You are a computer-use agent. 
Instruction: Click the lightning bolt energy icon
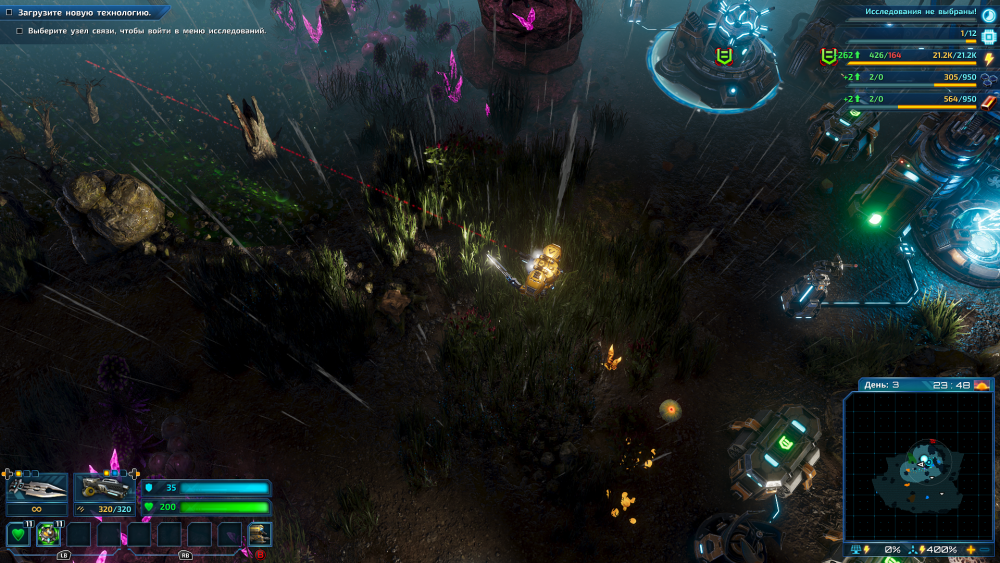pos(989,59)
